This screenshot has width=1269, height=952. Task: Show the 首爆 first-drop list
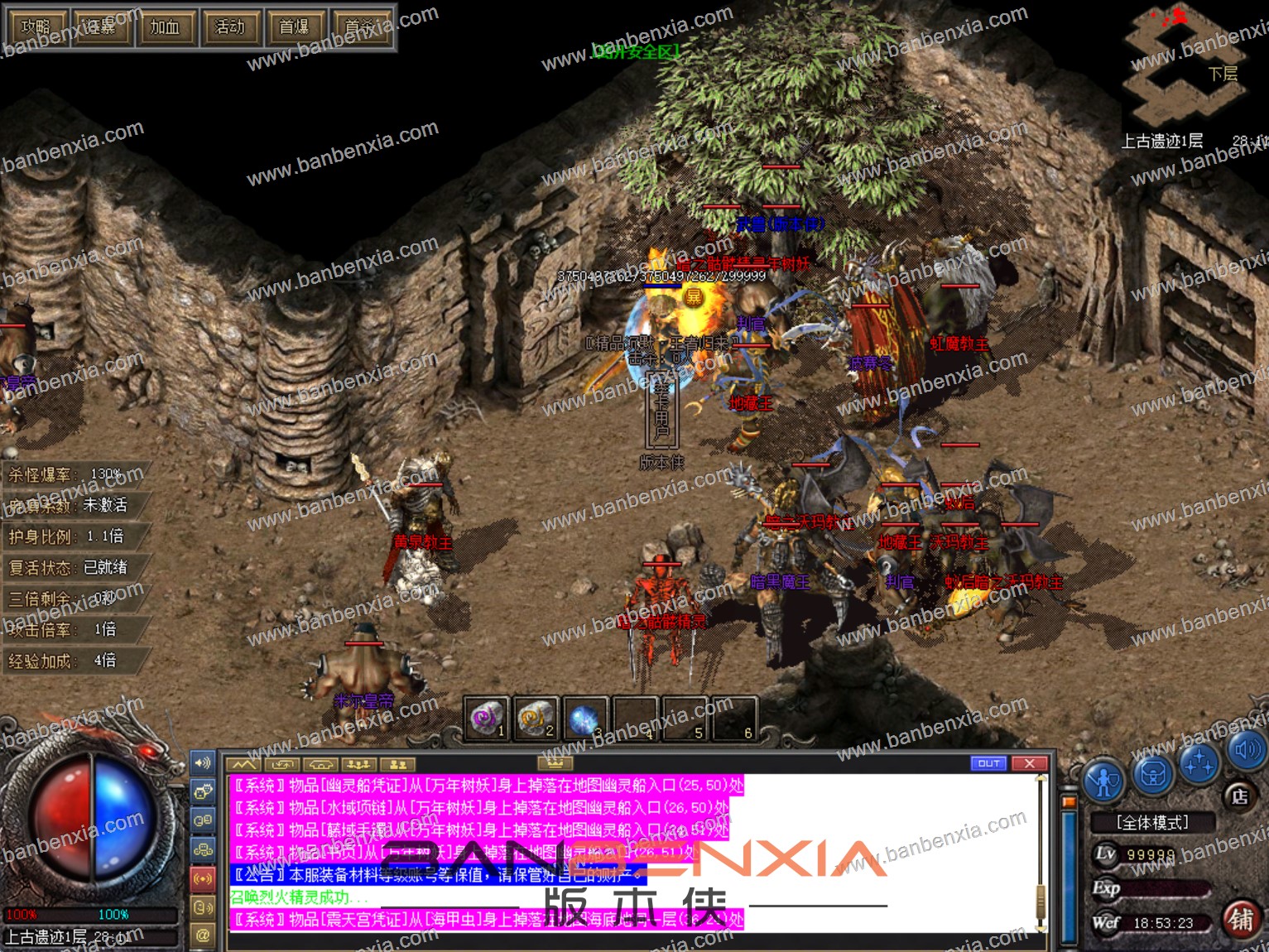point(294,27)
